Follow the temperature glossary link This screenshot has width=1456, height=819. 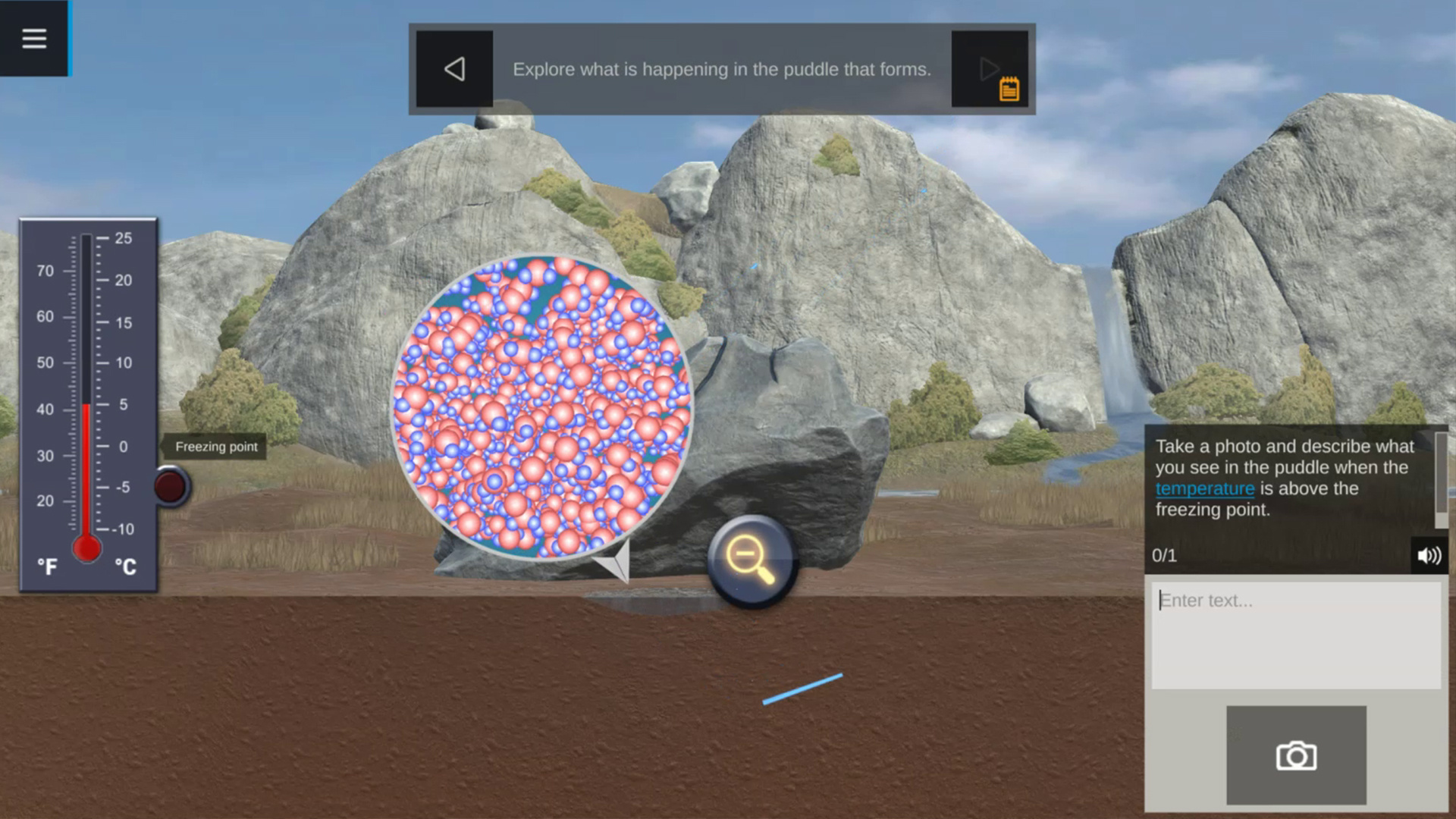(1204, 489)
